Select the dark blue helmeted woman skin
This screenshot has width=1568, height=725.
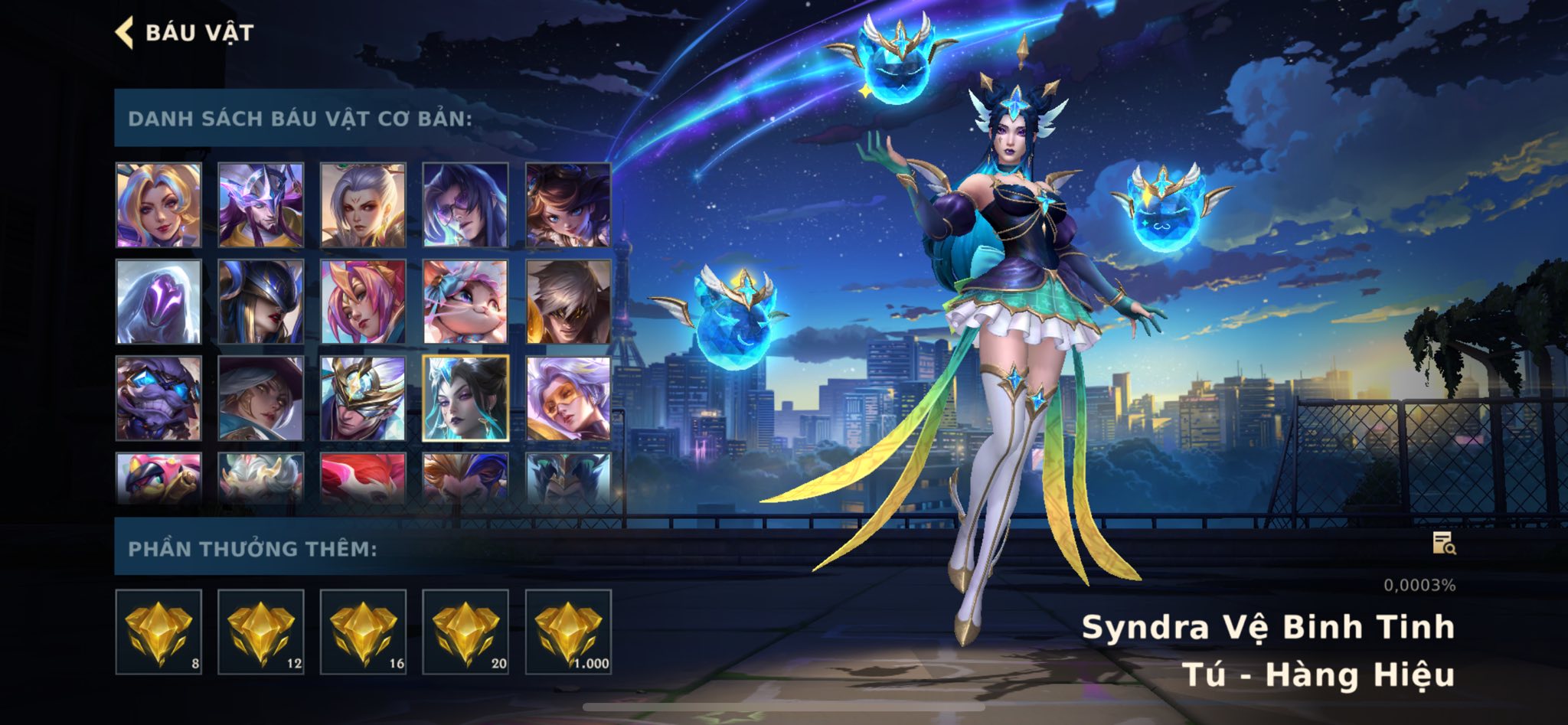(x=261, y=302)
